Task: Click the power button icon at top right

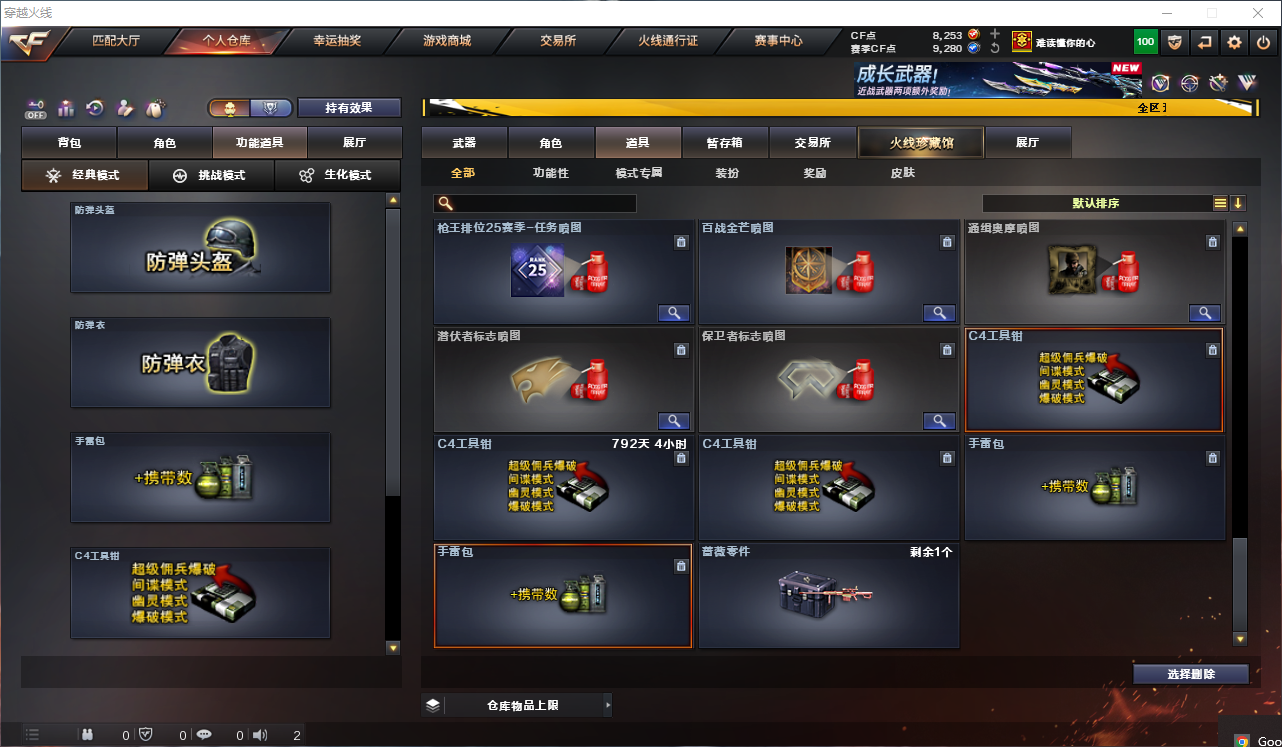Action: click(1262, 42)
